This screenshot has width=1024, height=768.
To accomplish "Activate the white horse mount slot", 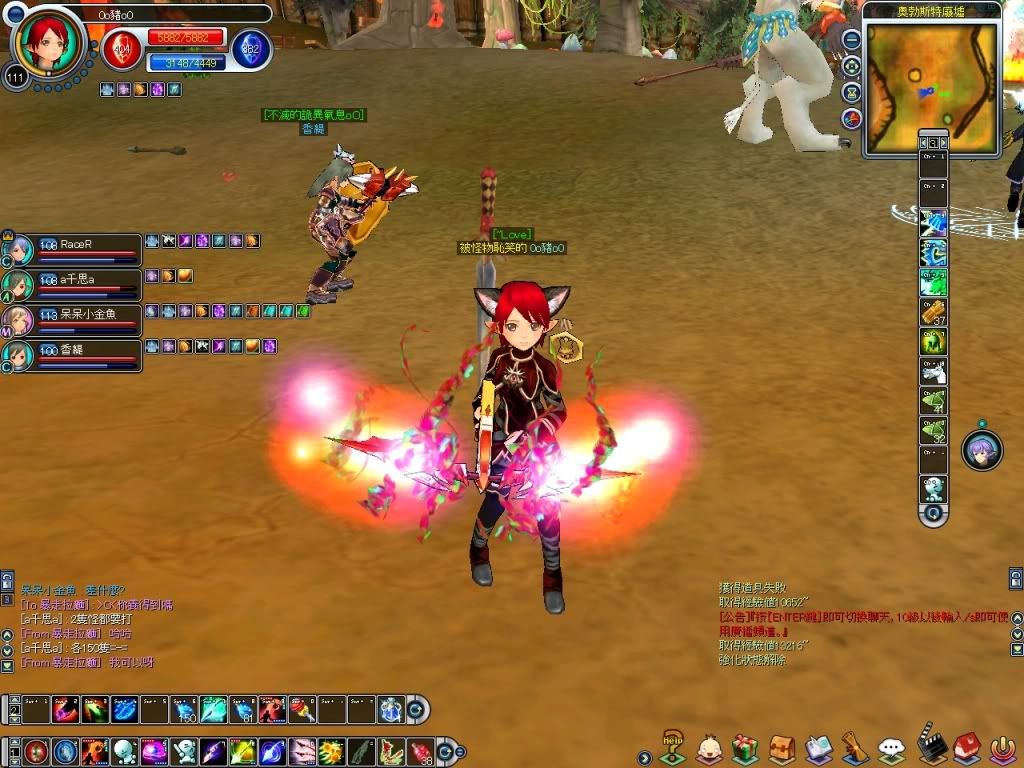I will (x=933, y=372).
